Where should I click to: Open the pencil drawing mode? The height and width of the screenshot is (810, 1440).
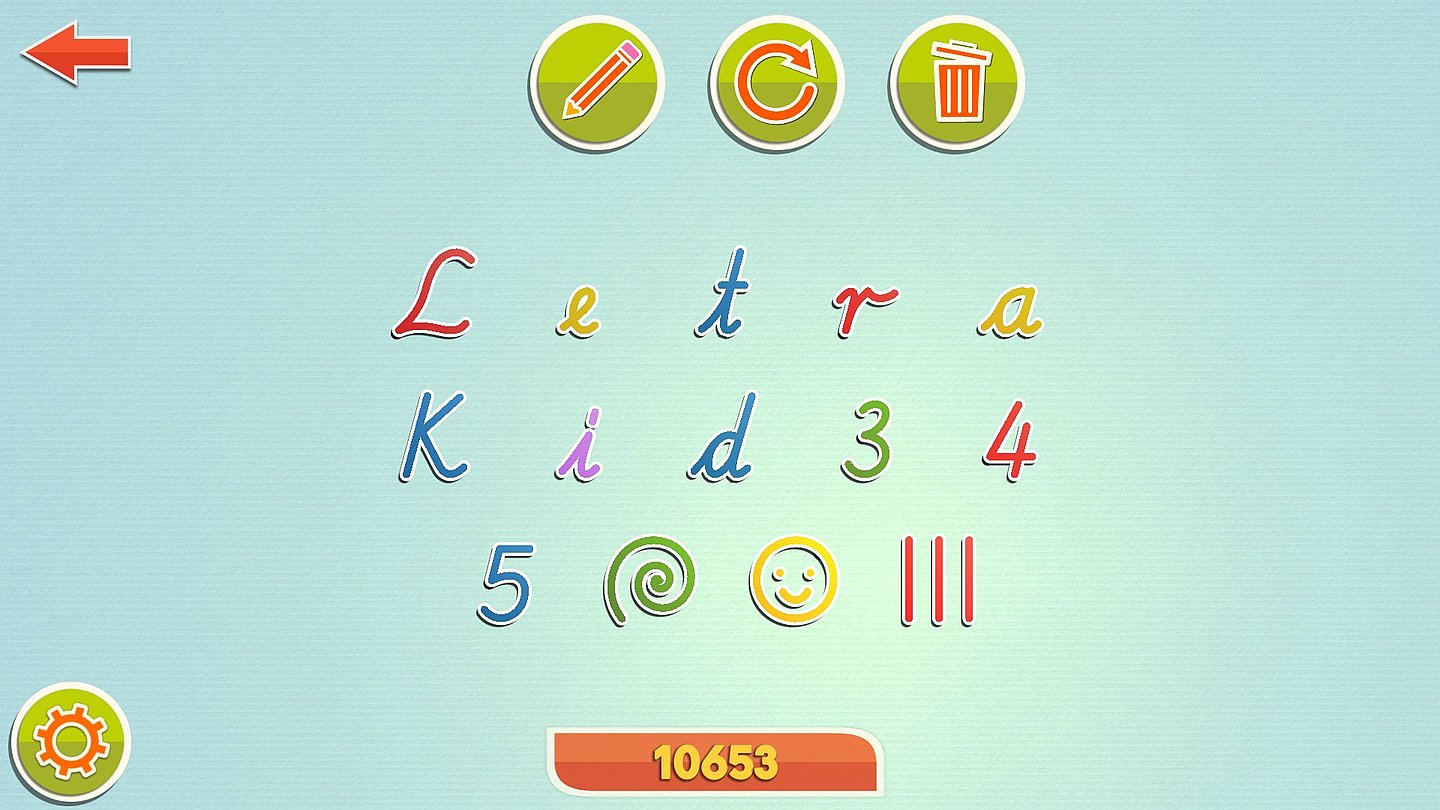[x=597, y=81]
